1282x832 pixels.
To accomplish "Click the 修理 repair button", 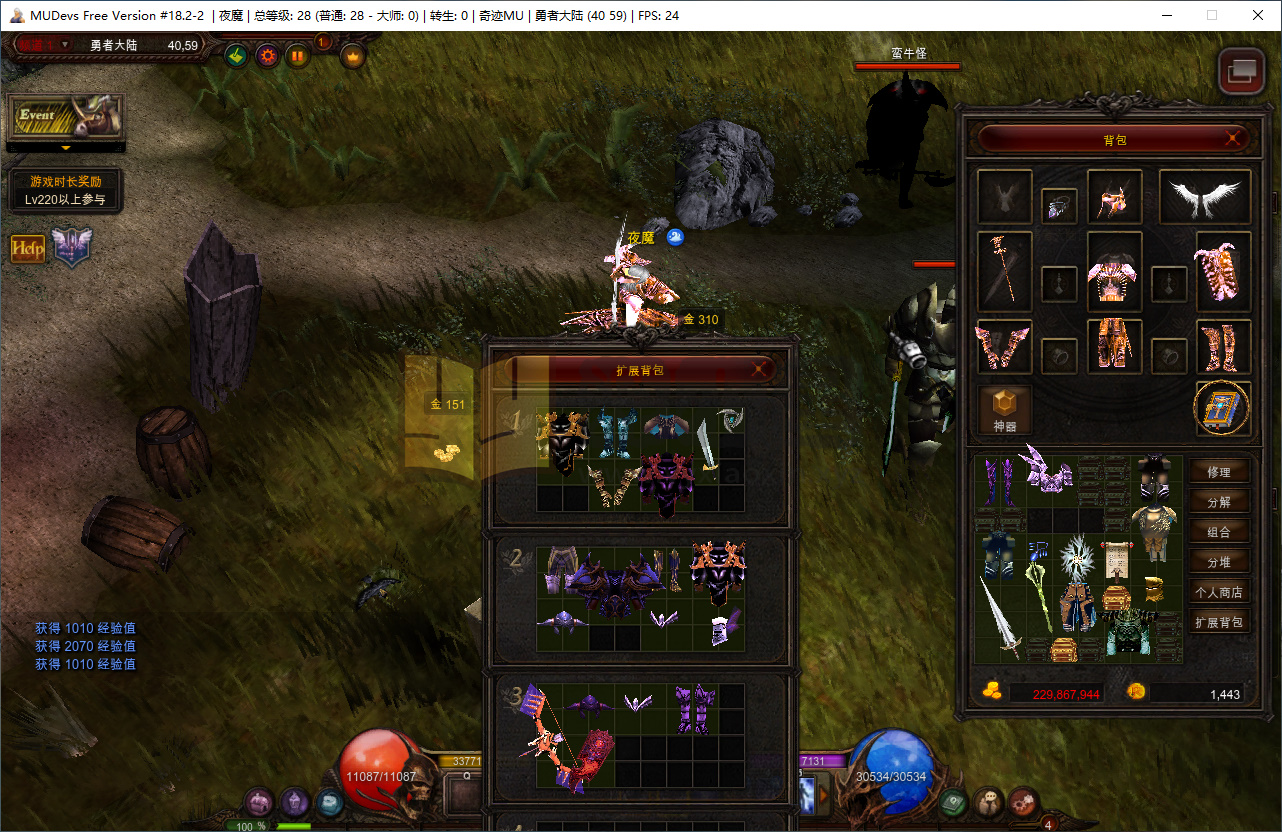I will (1219, 472).
